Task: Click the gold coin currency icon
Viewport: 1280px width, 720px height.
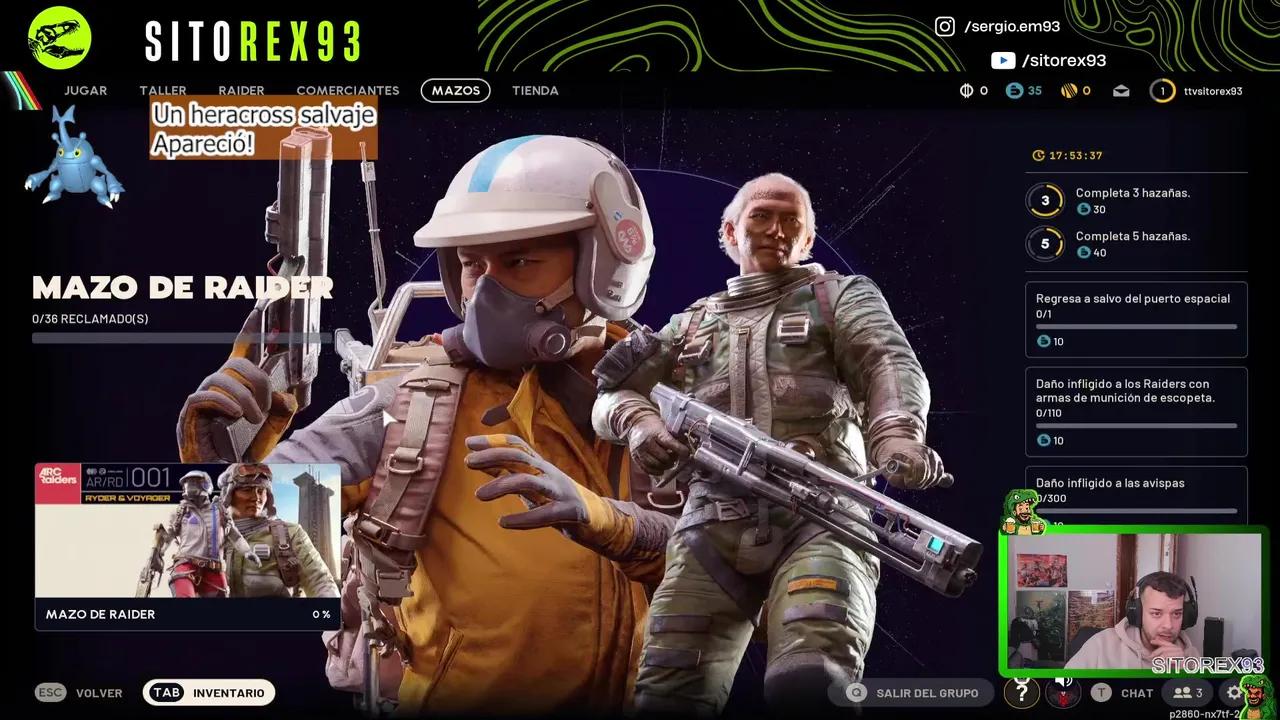Action: (1068, 90)
